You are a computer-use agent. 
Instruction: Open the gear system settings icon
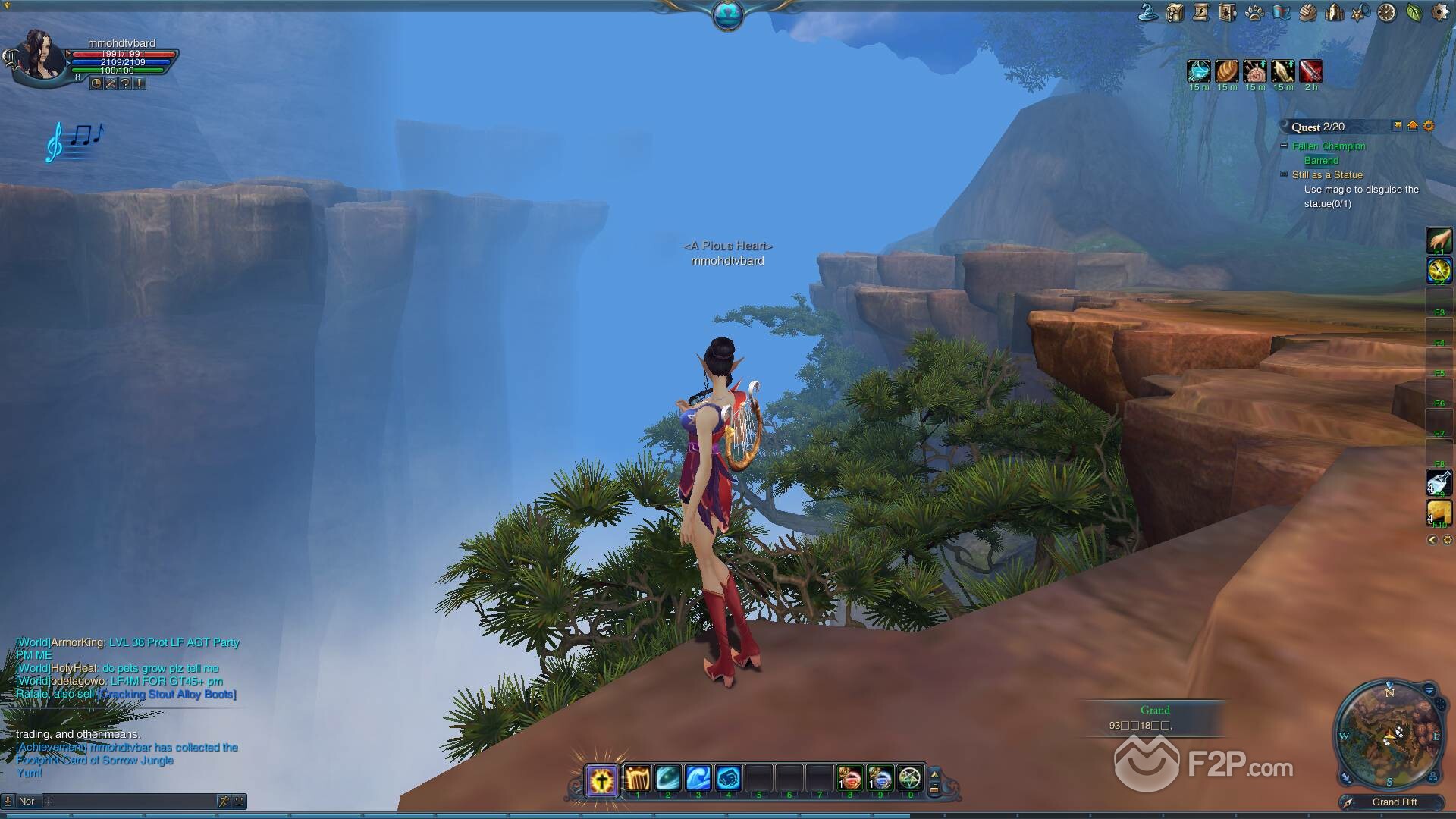pos(1440,12)
